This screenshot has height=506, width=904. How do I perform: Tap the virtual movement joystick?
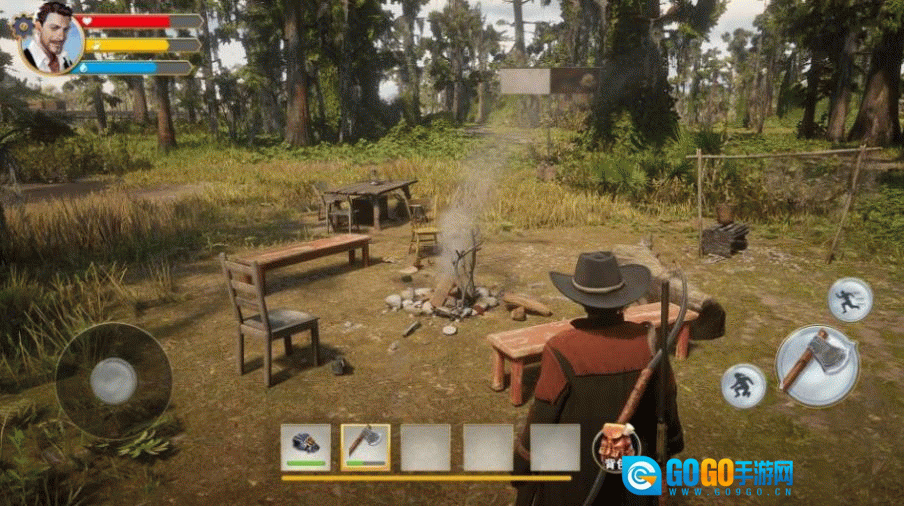113,380
